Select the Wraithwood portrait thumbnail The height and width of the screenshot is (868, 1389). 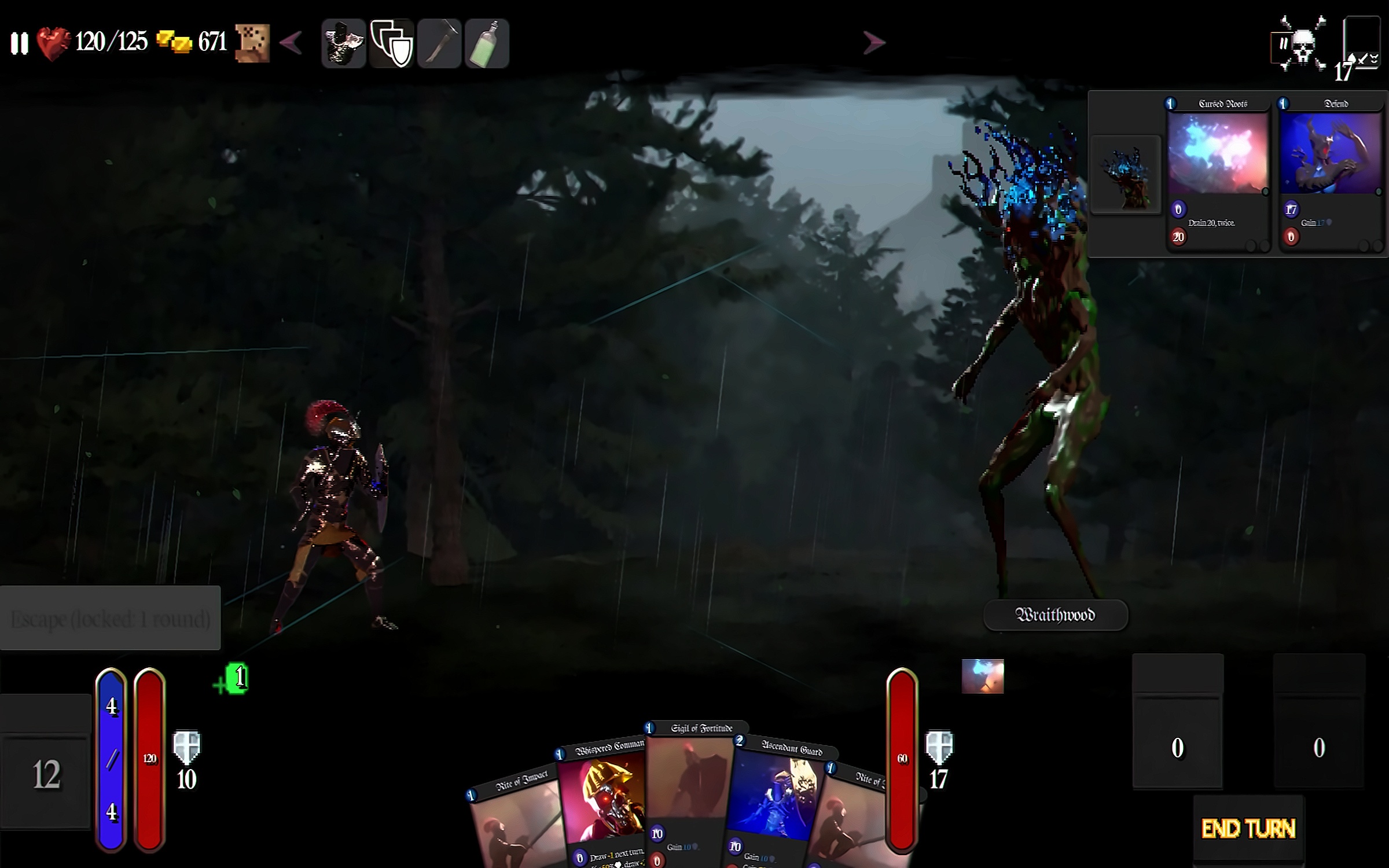[1126, 175]
